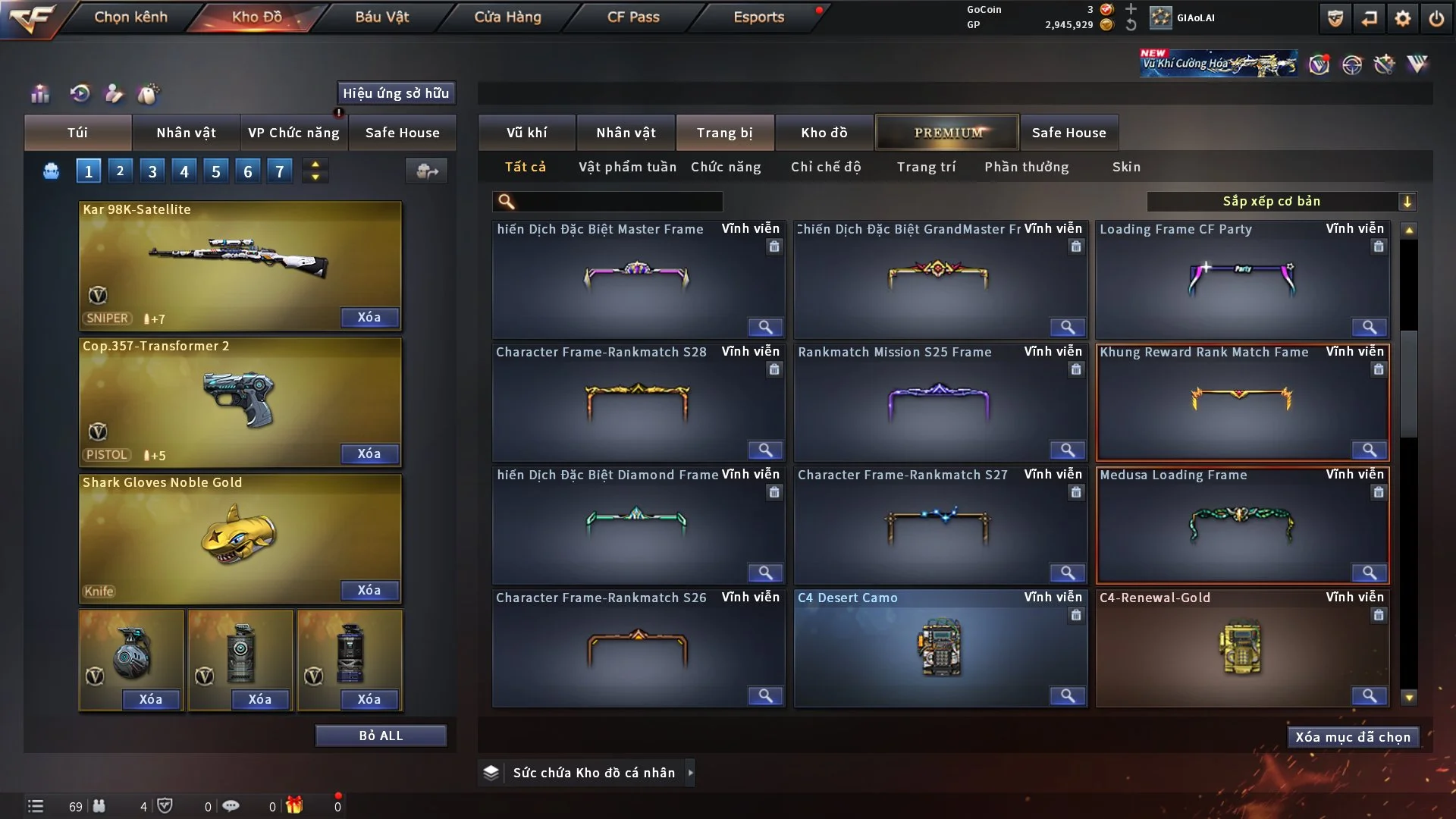Open the Sắp xếp cơ bản sort dropdown
Viewport: 1456px width, 819px height.
pos(1281,202)
